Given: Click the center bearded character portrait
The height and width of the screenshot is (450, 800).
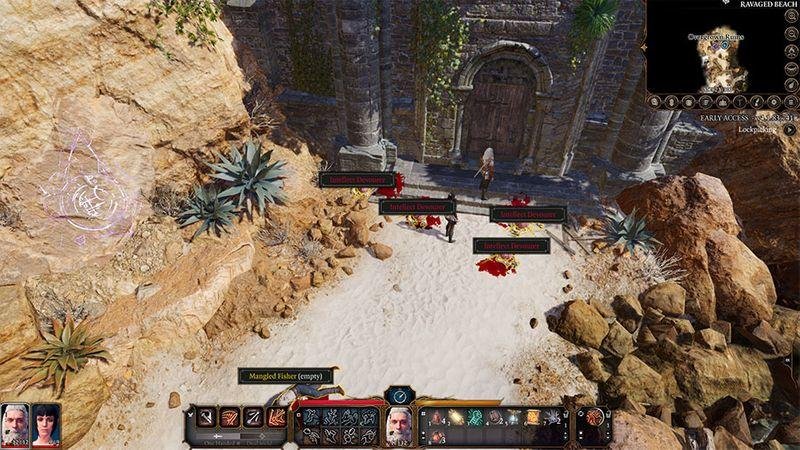Looking at the screenshot, I should pyautogui.click(x=398, y=424).
